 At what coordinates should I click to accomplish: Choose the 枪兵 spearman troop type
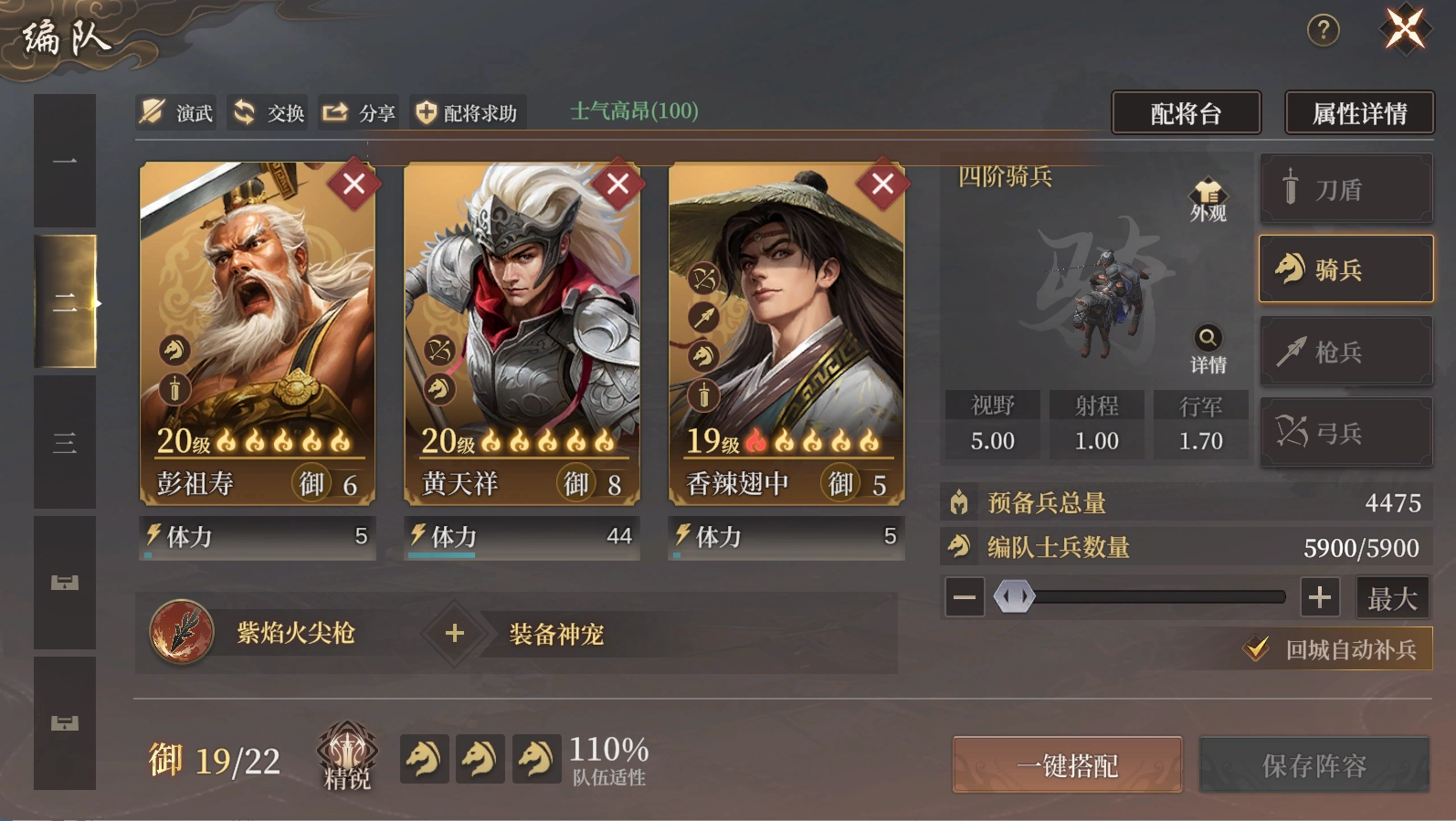tap(1345, 352)
